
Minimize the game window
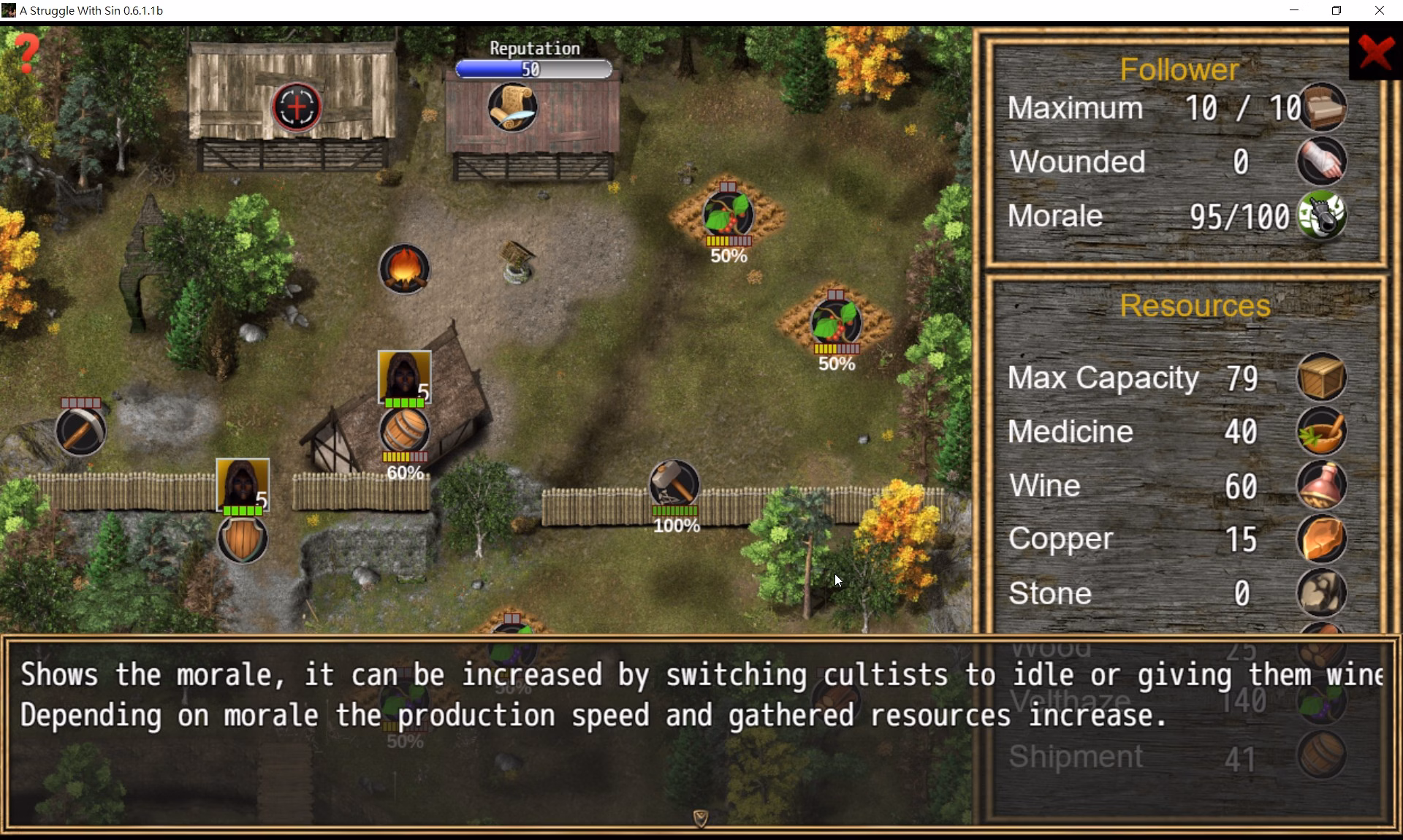point(1294,10)
